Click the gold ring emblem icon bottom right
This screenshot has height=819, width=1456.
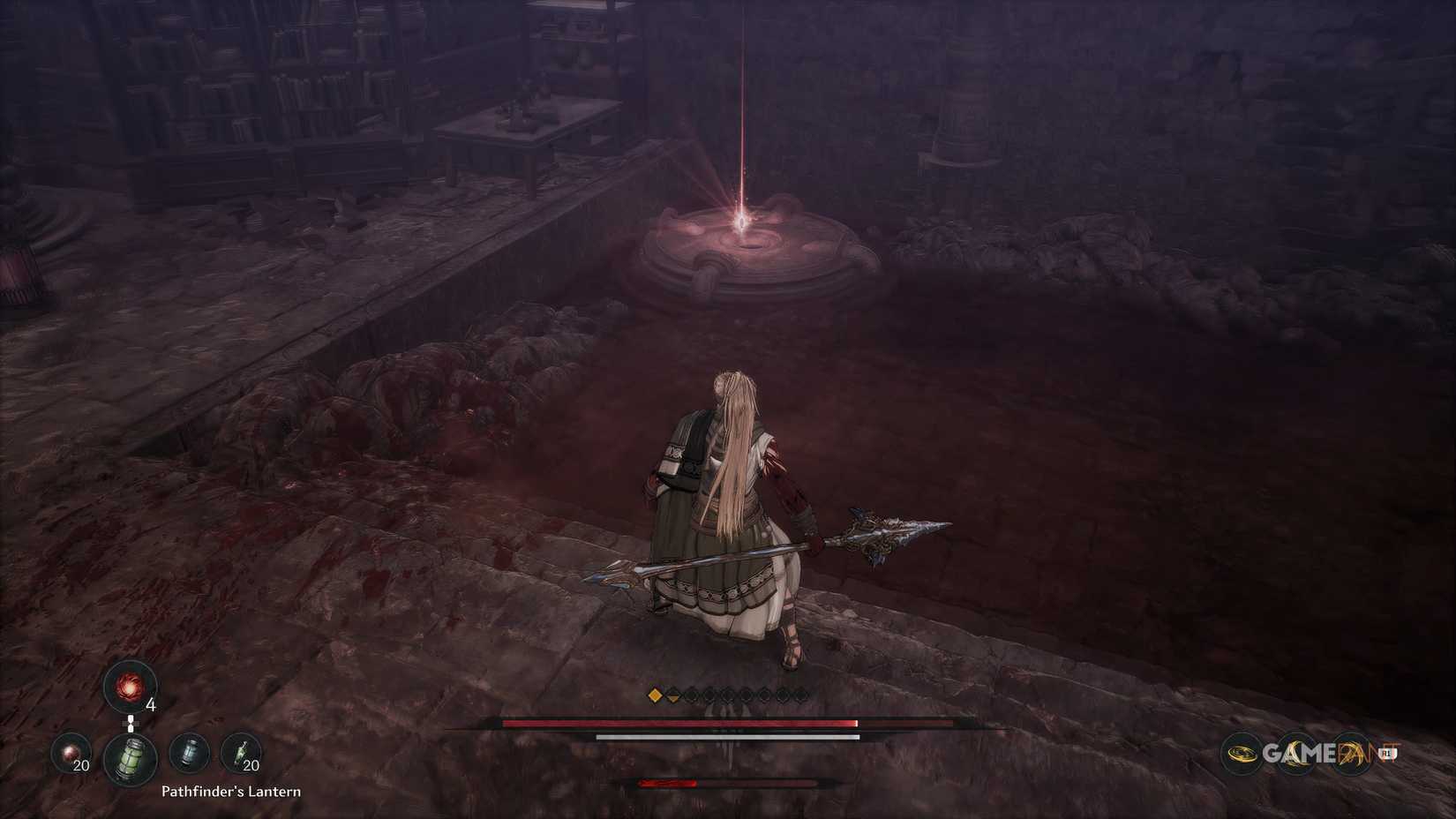[x=1241, y=753]
